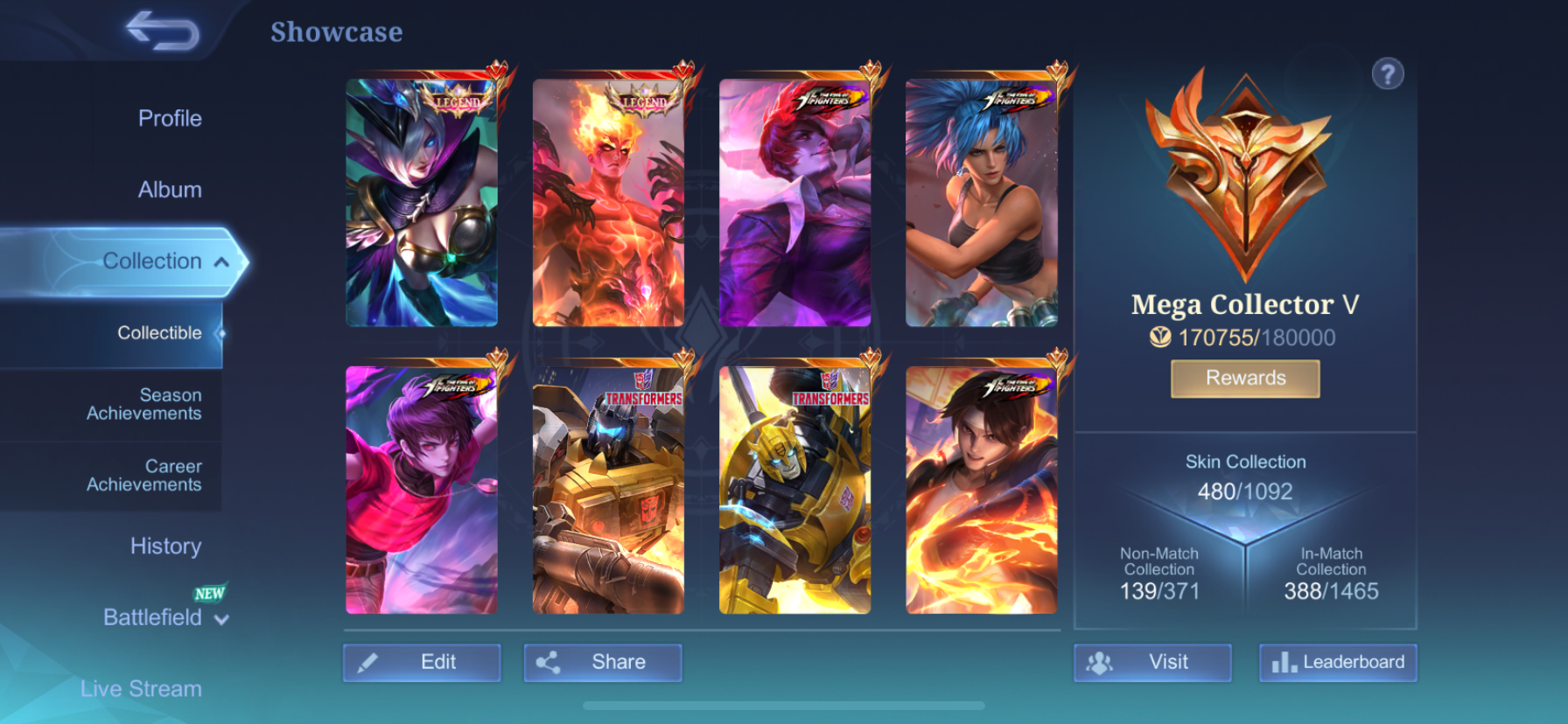Click the share icon next to Share label
This screenshot has height=724, width=1568.
550,662
